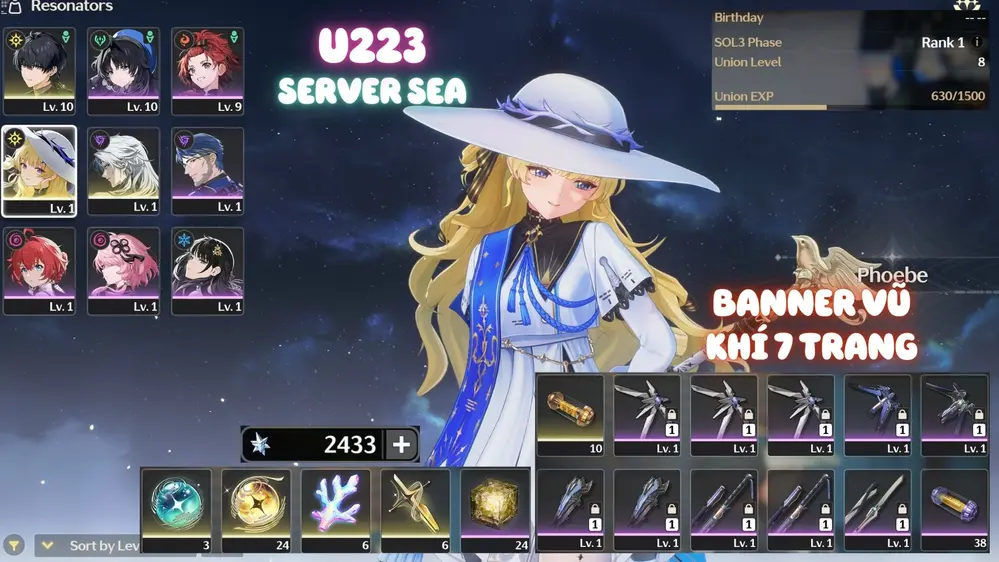Select the glowing gold cube item
Image resolution: width=999 pixels, height=562 pixels.
pyautogui.click(x=495, y=510)
